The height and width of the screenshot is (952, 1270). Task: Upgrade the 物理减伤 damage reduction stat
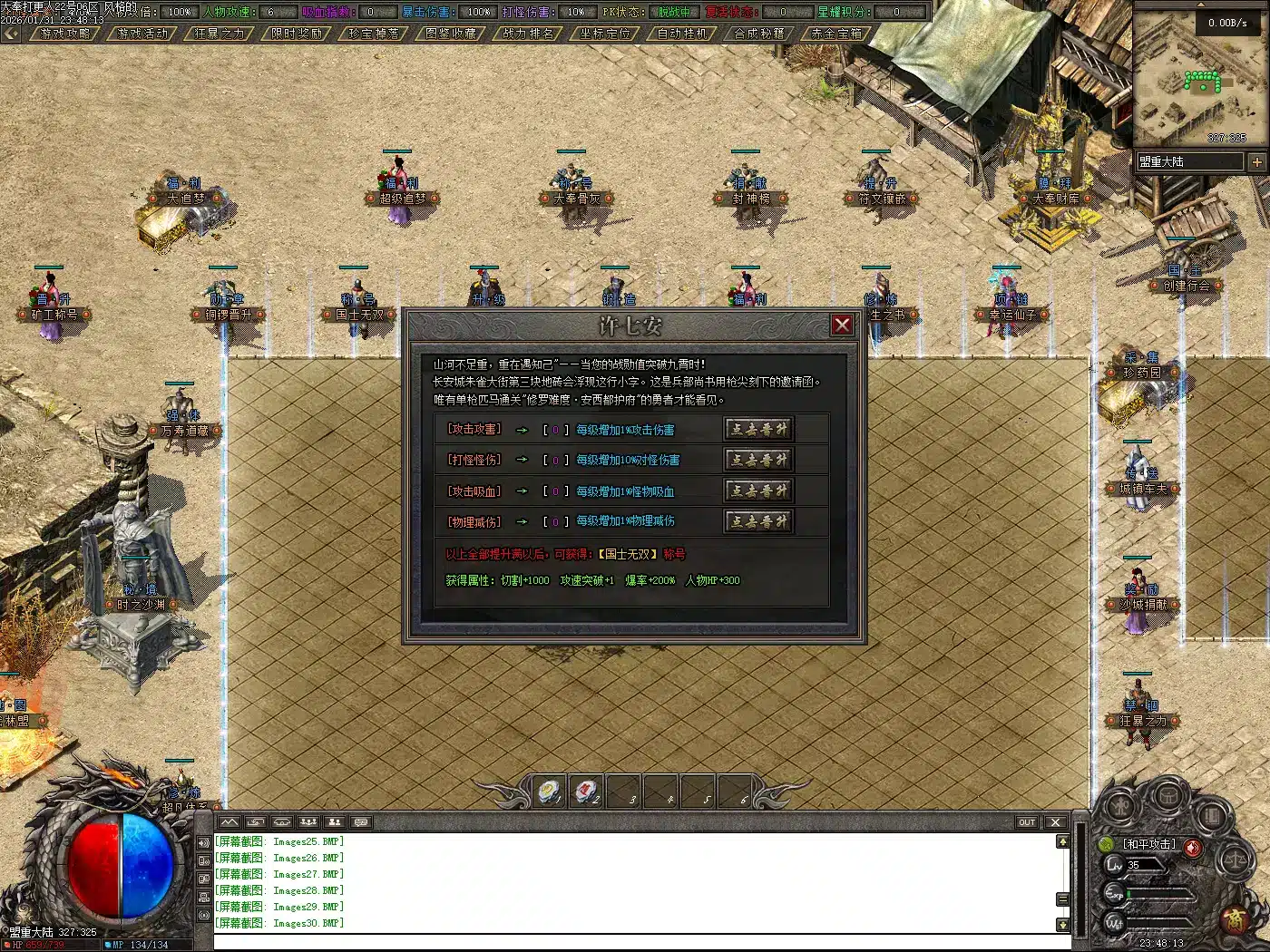[758, 521]
